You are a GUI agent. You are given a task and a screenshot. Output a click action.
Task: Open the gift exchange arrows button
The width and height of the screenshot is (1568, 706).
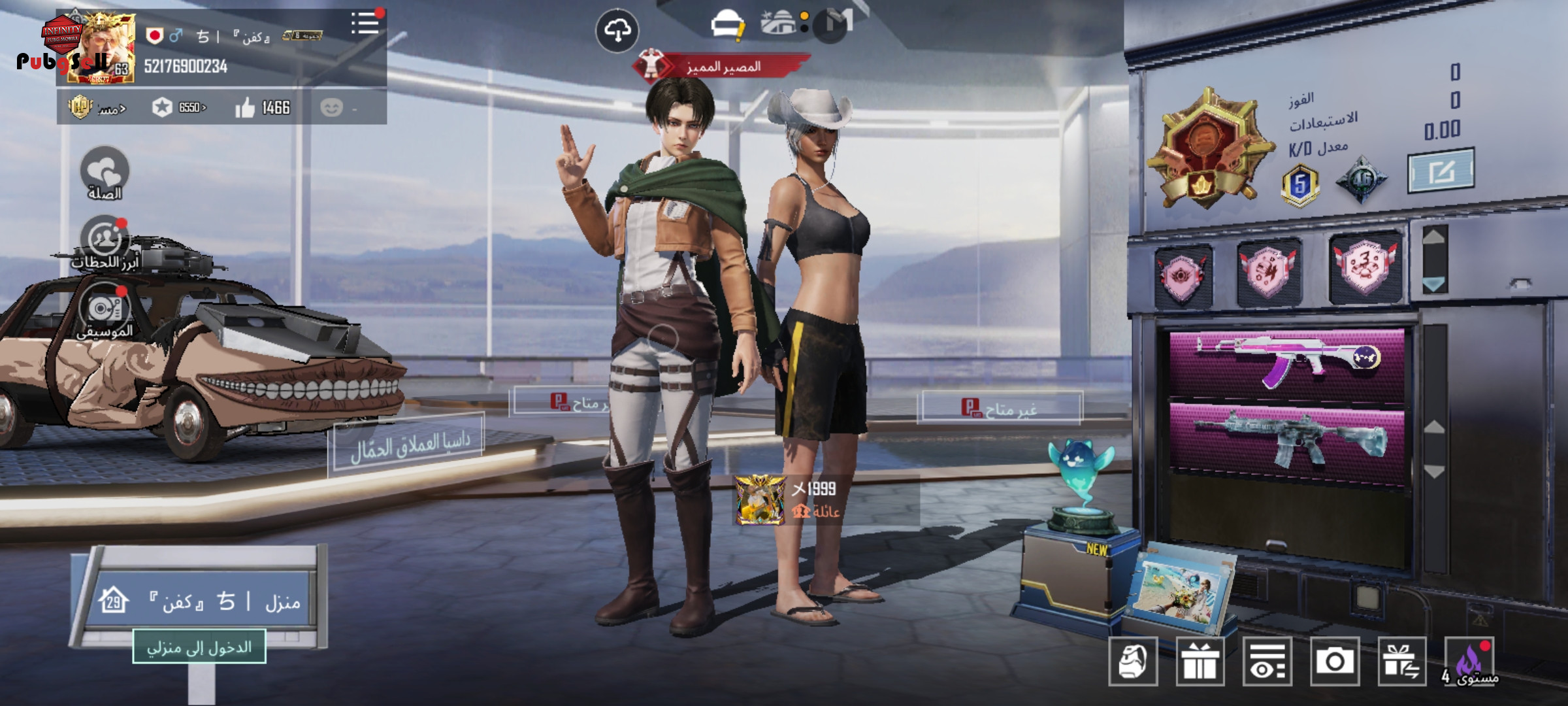tap(1401, 662)
